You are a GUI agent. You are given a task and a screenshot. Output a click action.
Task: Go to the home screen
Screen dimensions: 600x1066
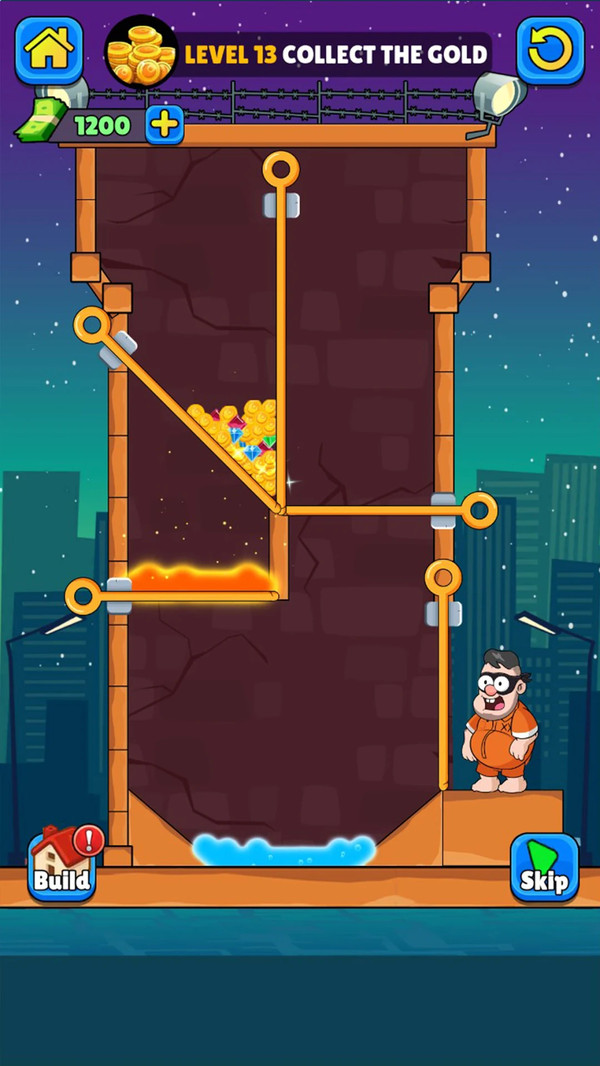pyautogui.click(x=49, y=50)
